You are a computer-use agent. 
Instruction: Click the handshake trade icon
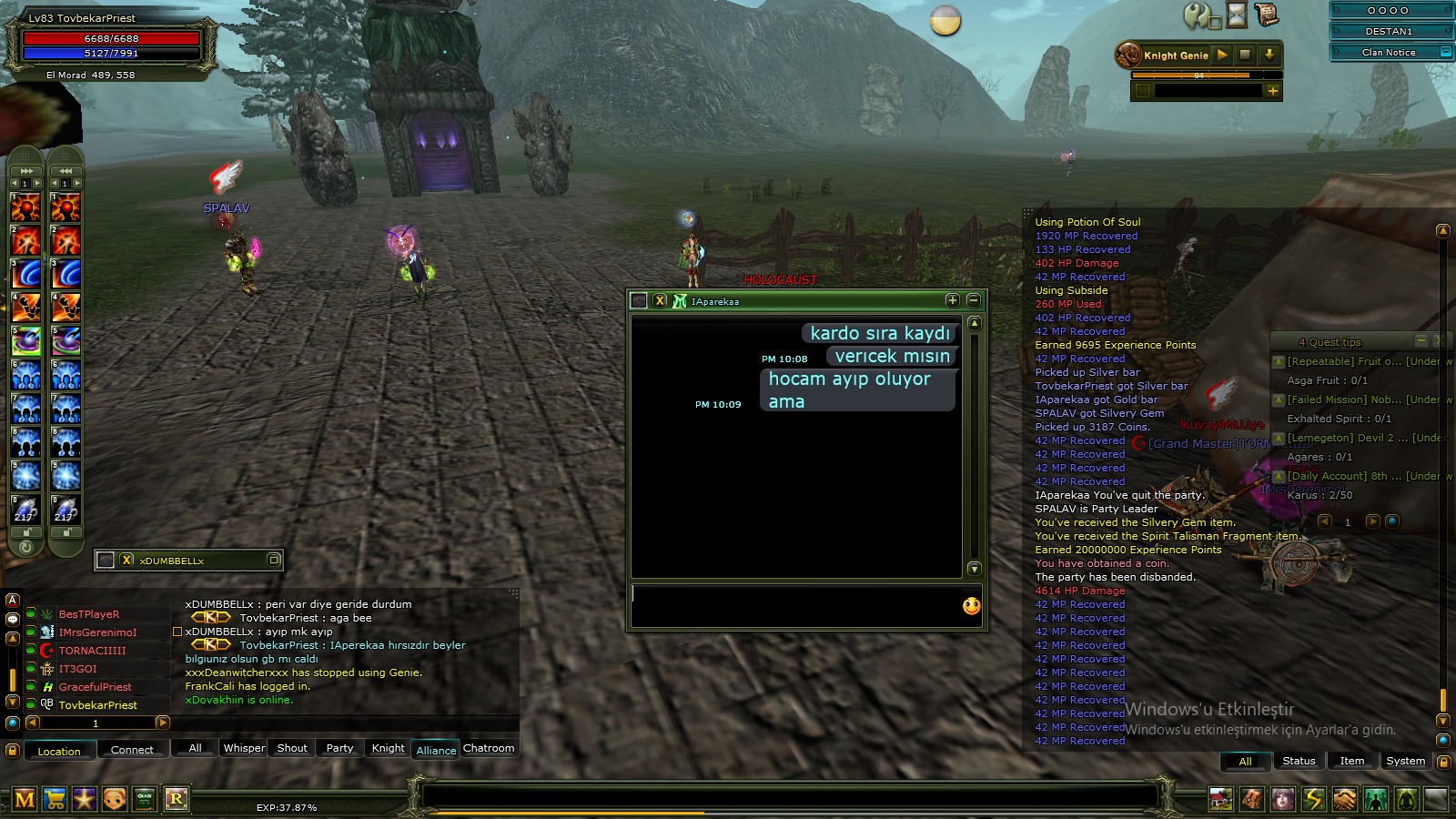[x=1344, y=799]
